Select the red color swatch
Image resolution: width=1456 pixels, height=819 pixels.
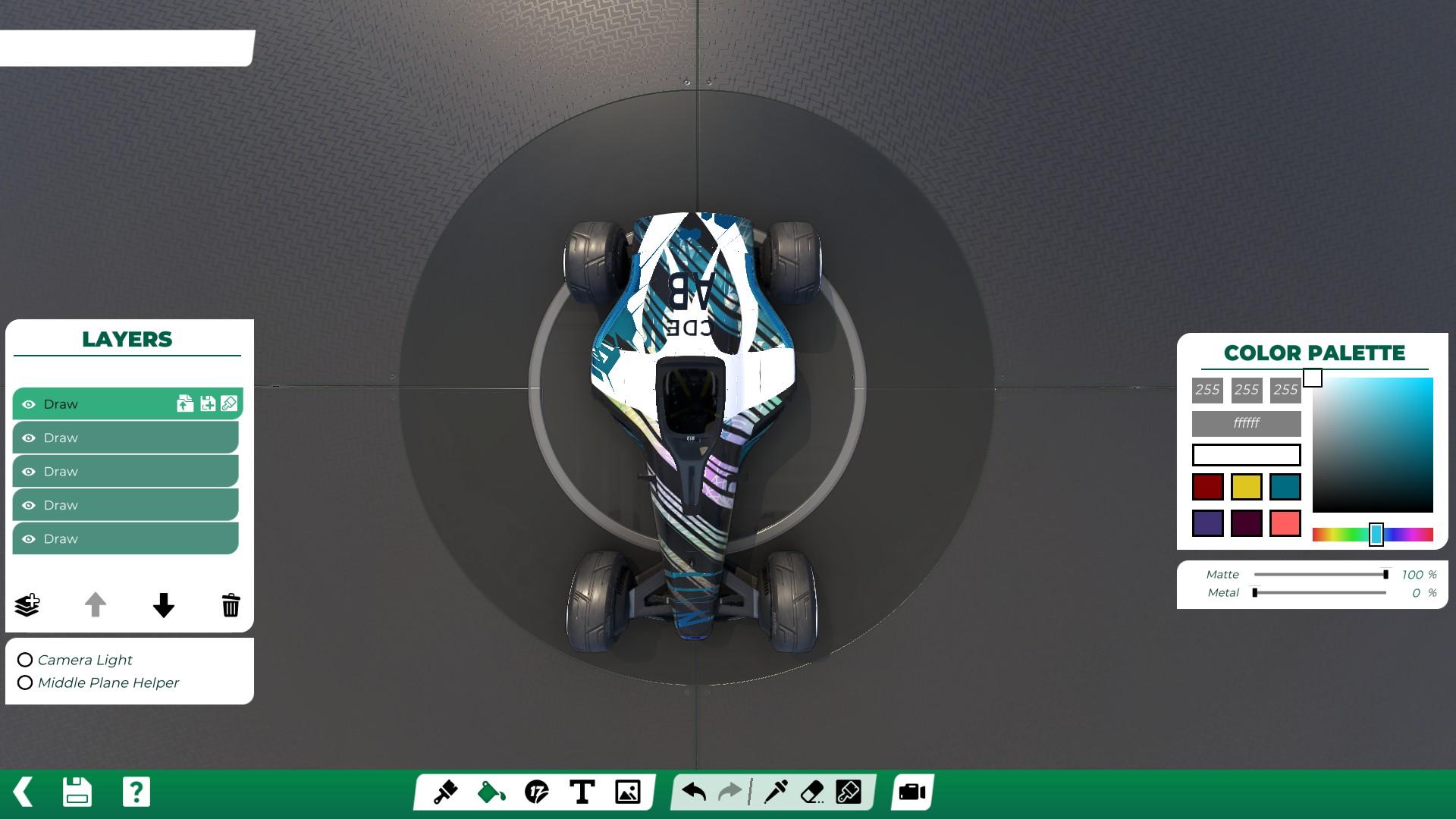point(1209,486)
